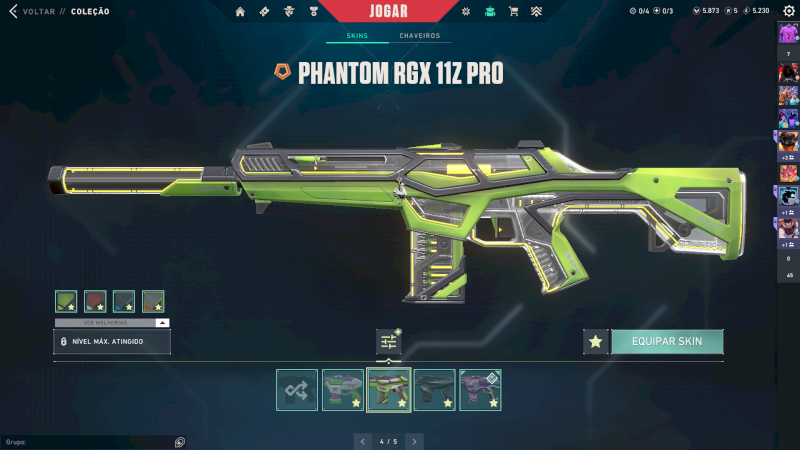This screenshot has height=450, width=800.
Task: Expand the Ver Melhorias upgrades bar
Action: [112, 323]
